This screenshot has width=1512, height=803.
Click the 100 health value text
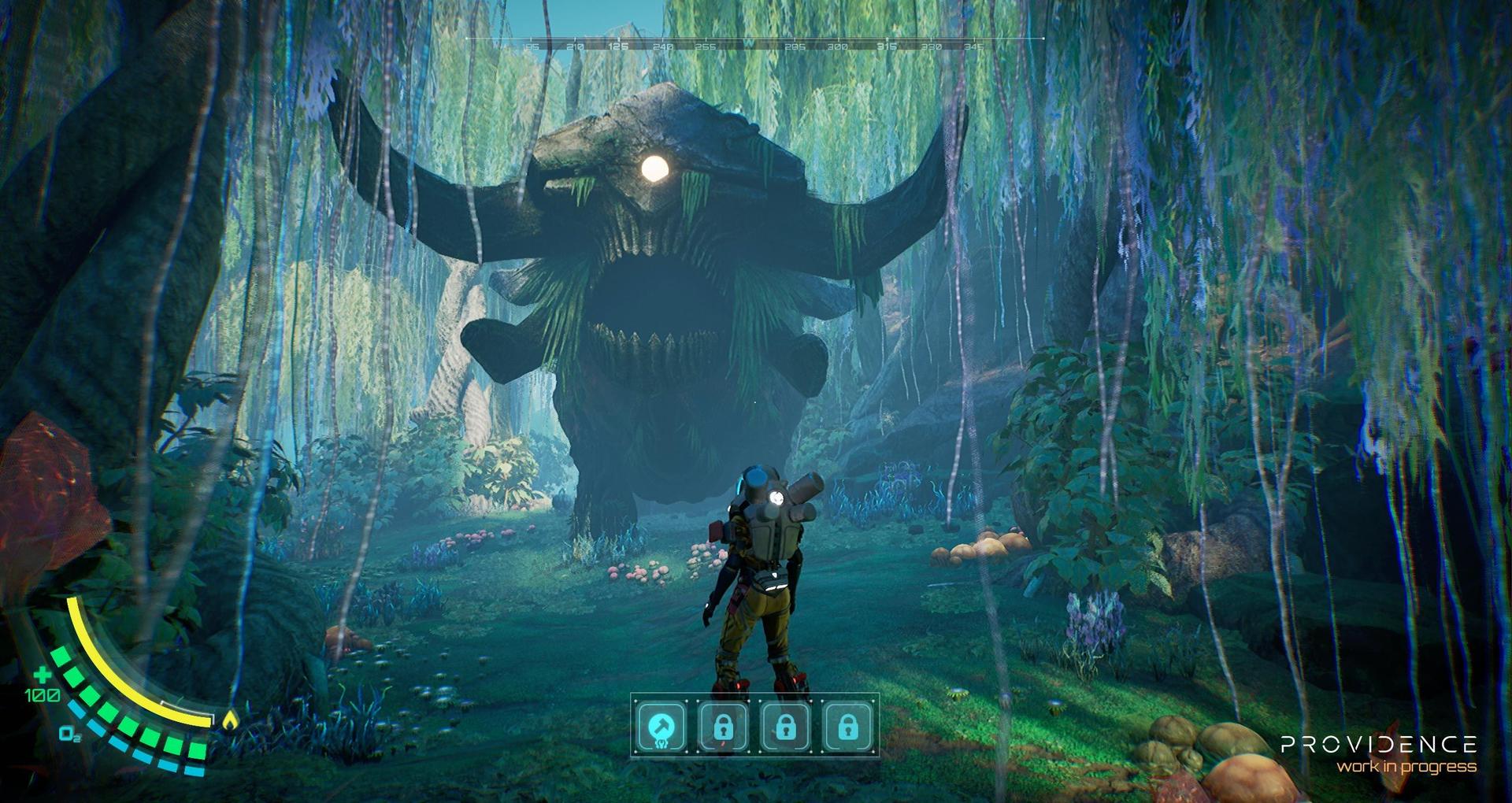coord(42,695)
